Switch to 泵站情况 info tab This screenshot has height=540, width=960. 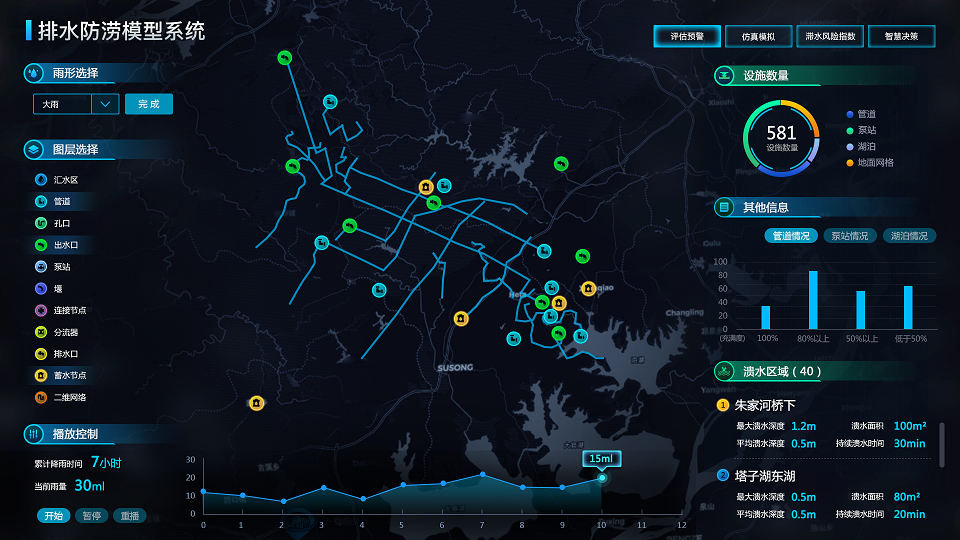click(x=850, y=236)
